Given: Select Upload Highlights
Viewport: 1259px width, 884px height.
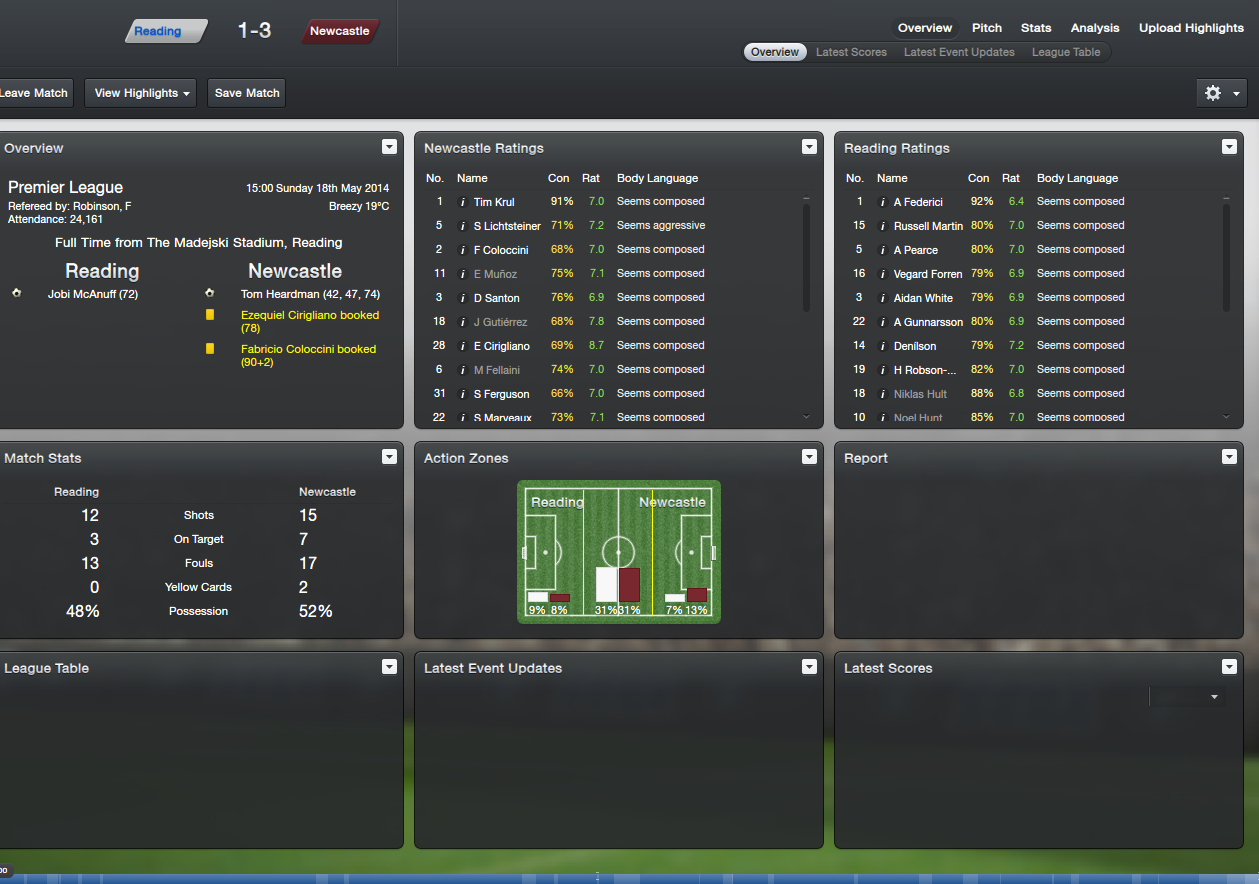Looking at the screenshot, I should tap(1191, 28).
